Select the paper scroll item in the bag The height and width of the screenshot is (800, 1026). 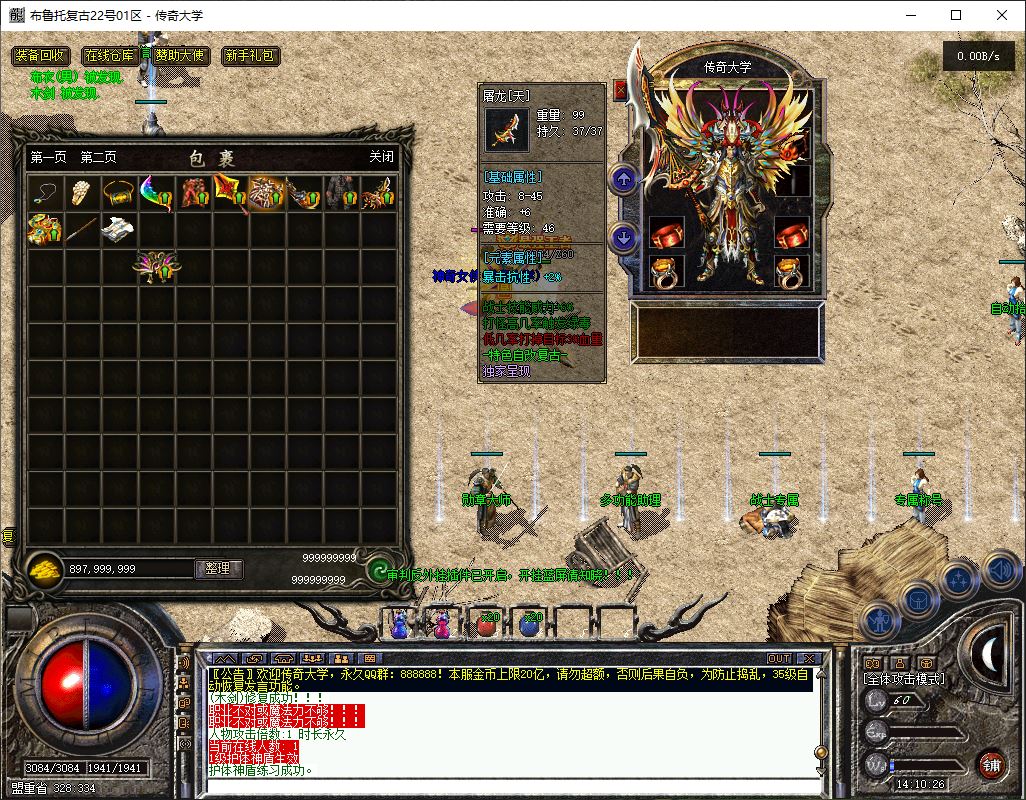(x=119, y=229)
